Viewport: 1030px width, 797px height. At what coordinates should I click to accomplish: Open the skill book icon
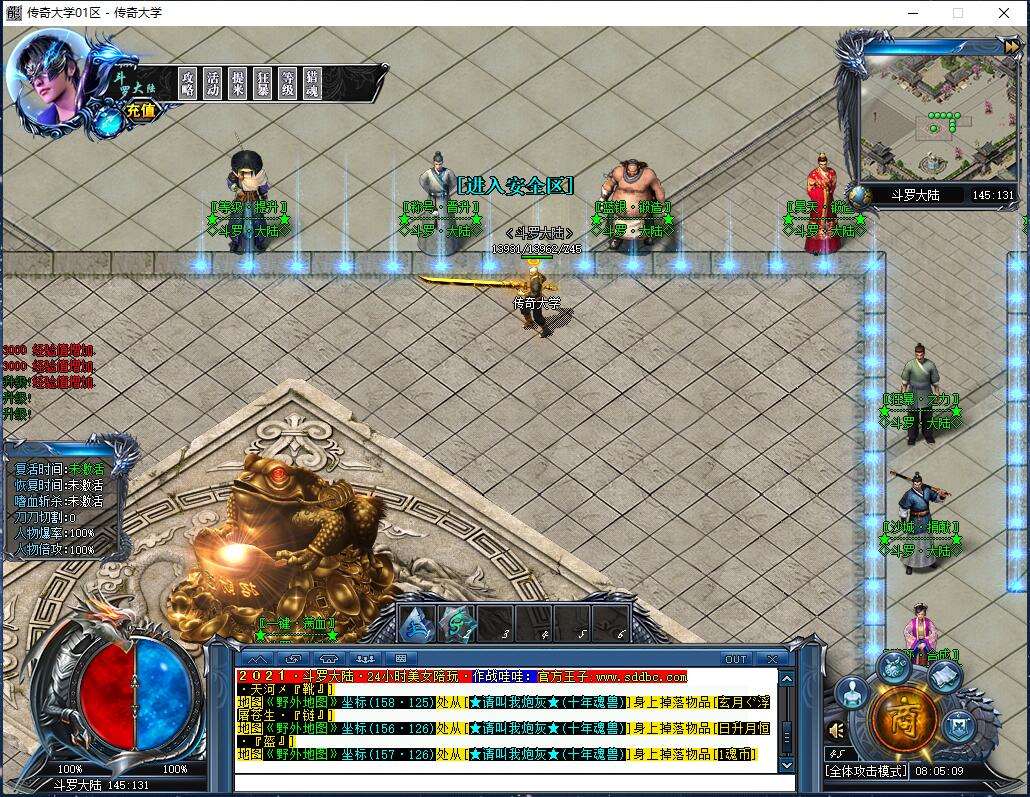pyautogui.click(x=944, y=676)
